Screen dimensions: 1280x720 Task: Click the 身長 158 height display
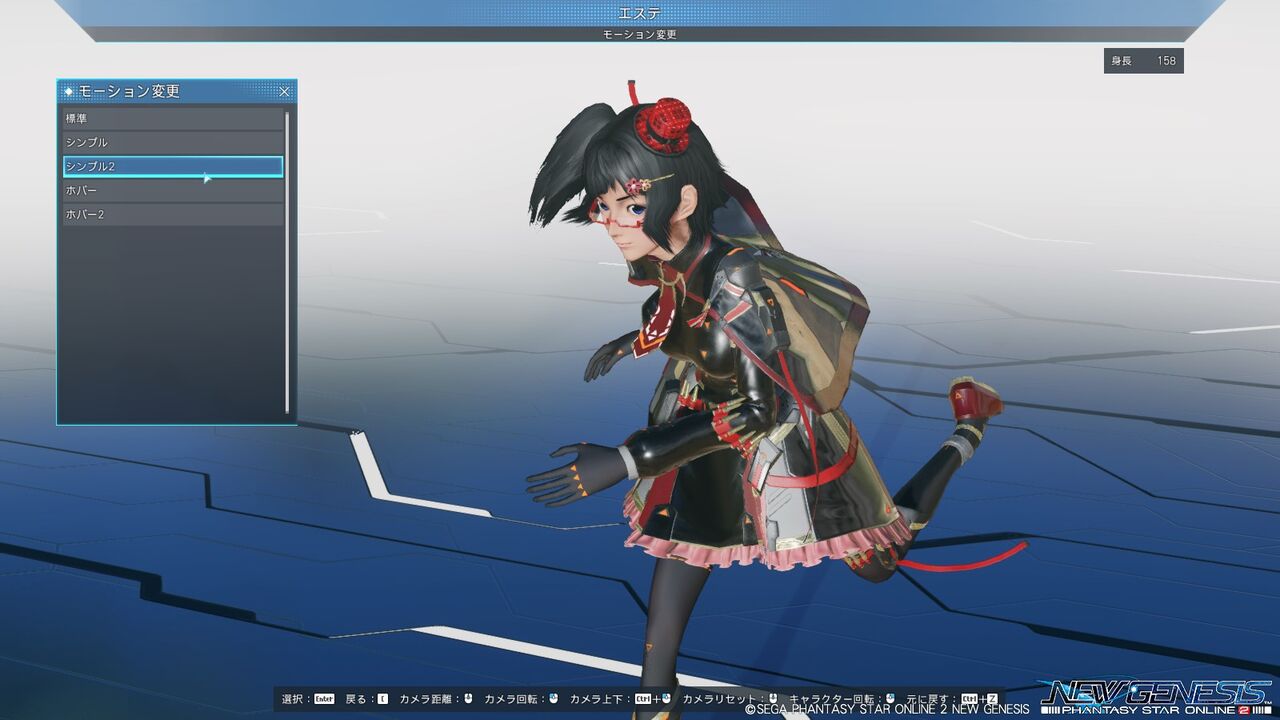(x=1144, y=61)
